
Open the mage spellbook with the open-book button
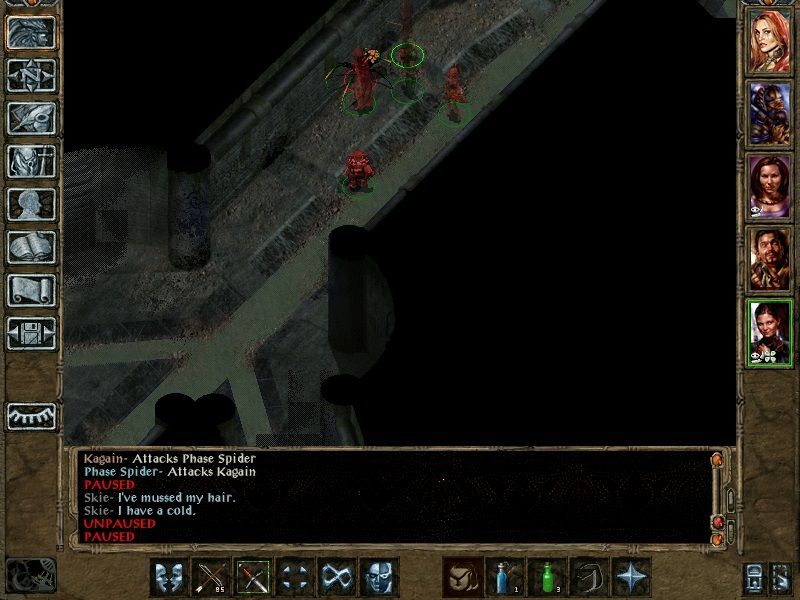coord(31,247)
